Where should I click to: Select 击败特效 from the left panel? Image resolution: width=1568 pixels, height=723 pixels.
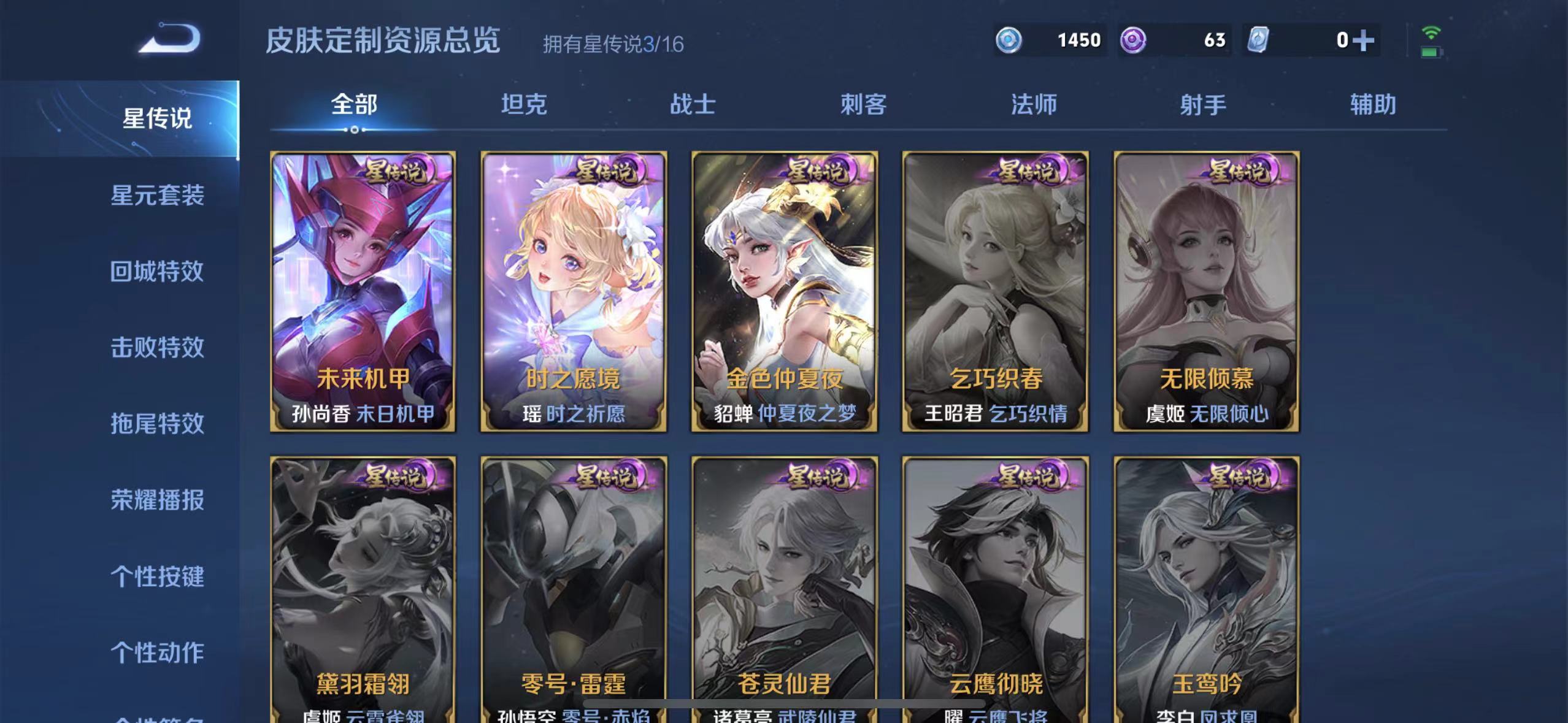pos(158,348)
